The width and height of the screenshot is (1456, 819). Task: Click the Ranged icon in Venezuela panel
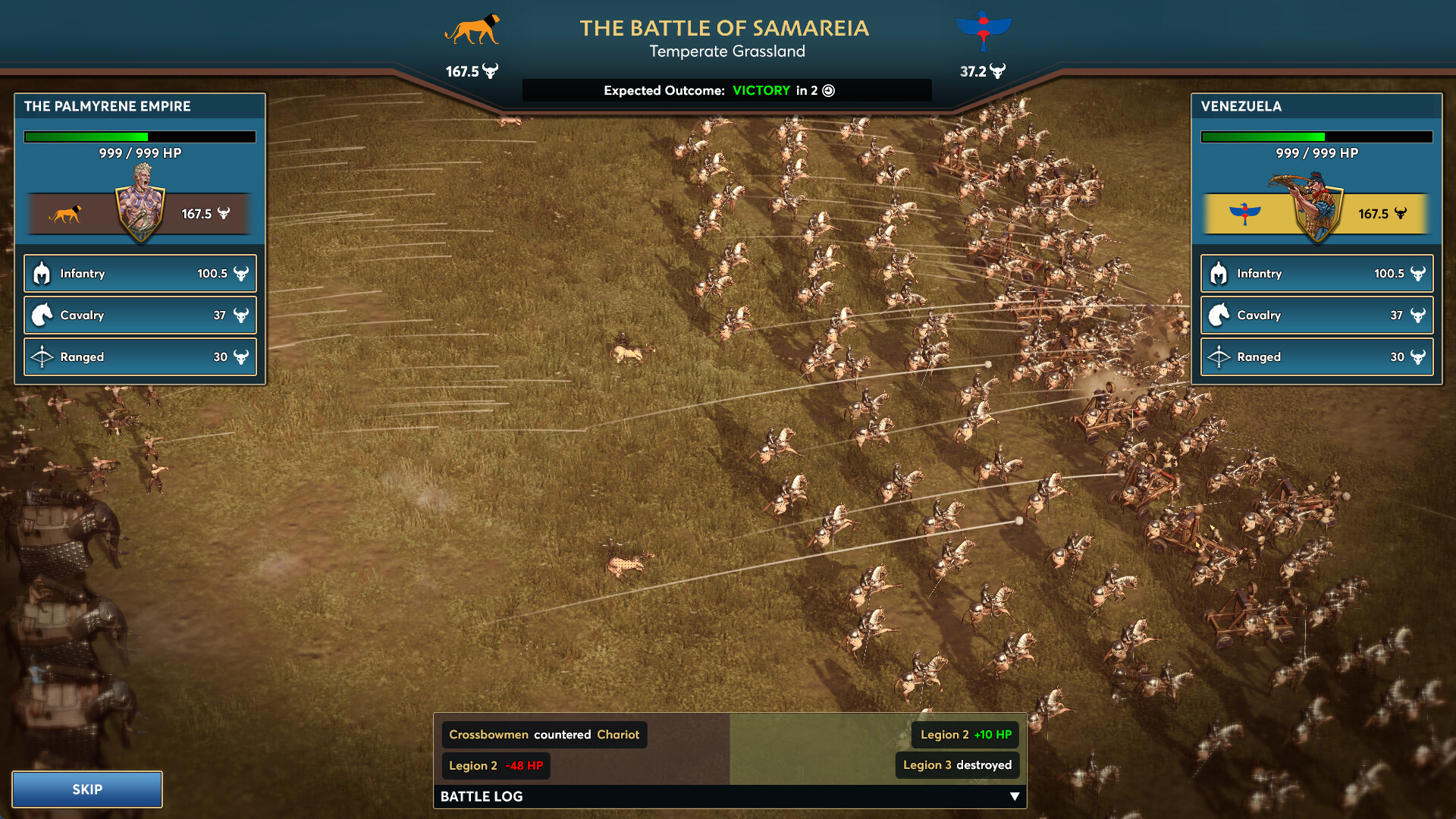[1219, 356]
